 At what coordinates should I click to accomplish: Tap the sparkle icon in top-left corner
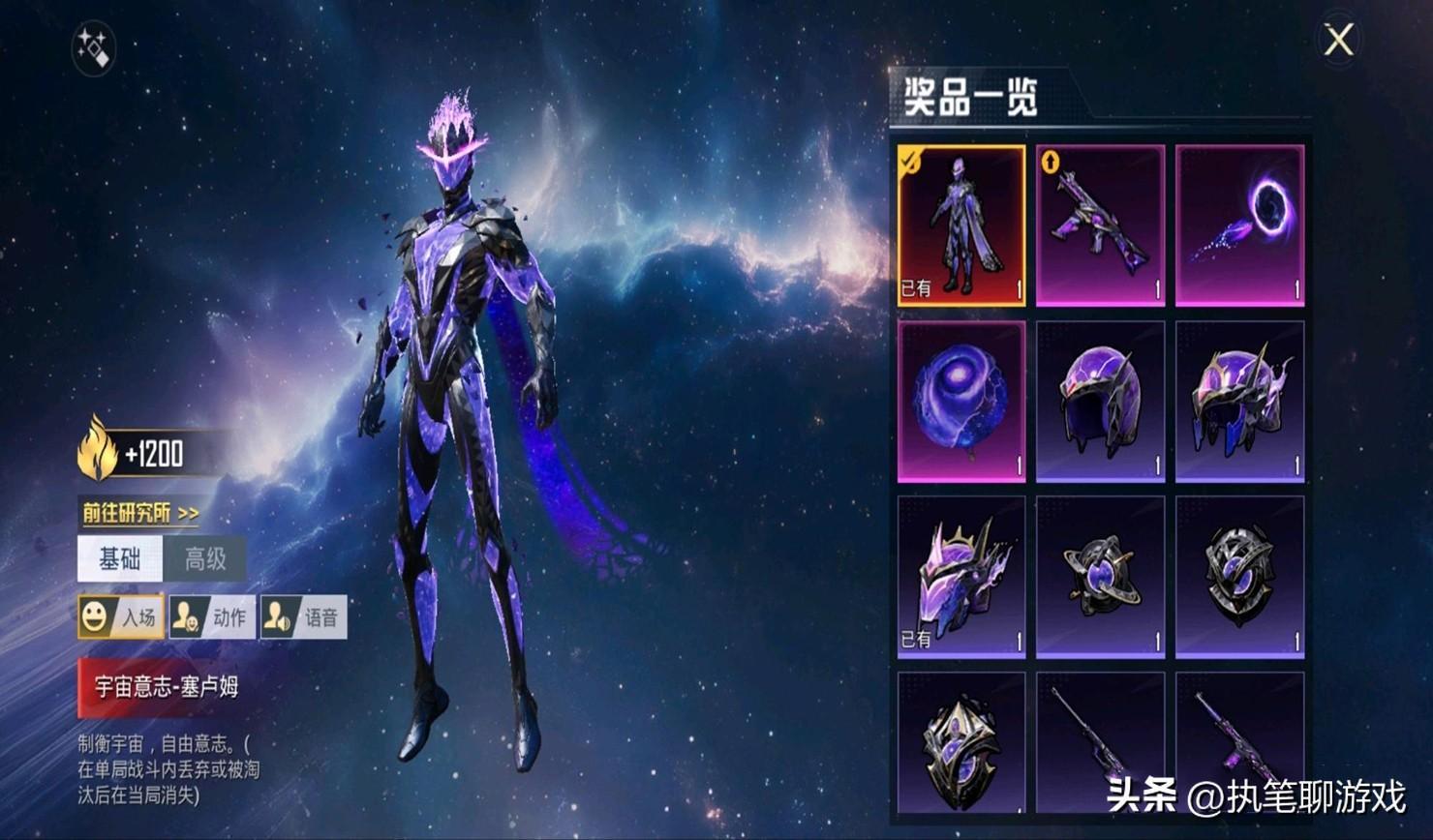click(x=94, y=47)
